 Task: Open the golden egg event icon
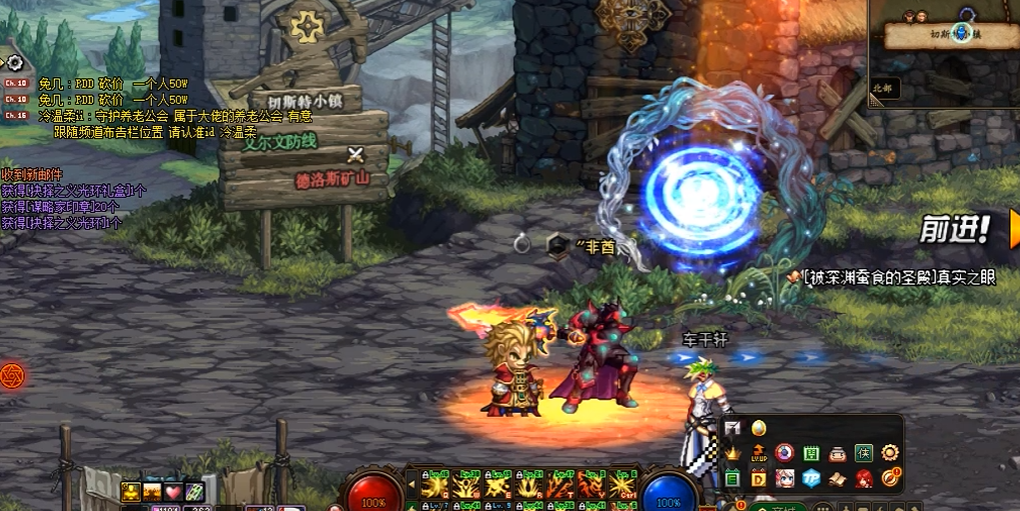[758, 428]
